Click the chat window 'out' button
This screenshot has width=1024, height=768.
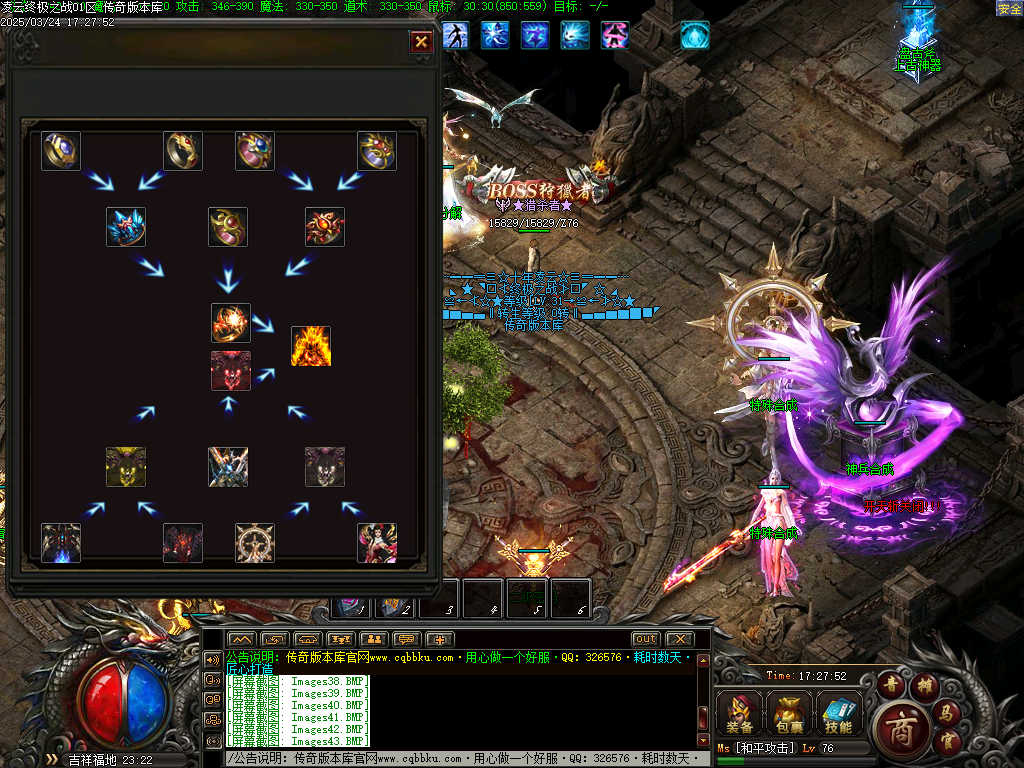click(645, 639)
